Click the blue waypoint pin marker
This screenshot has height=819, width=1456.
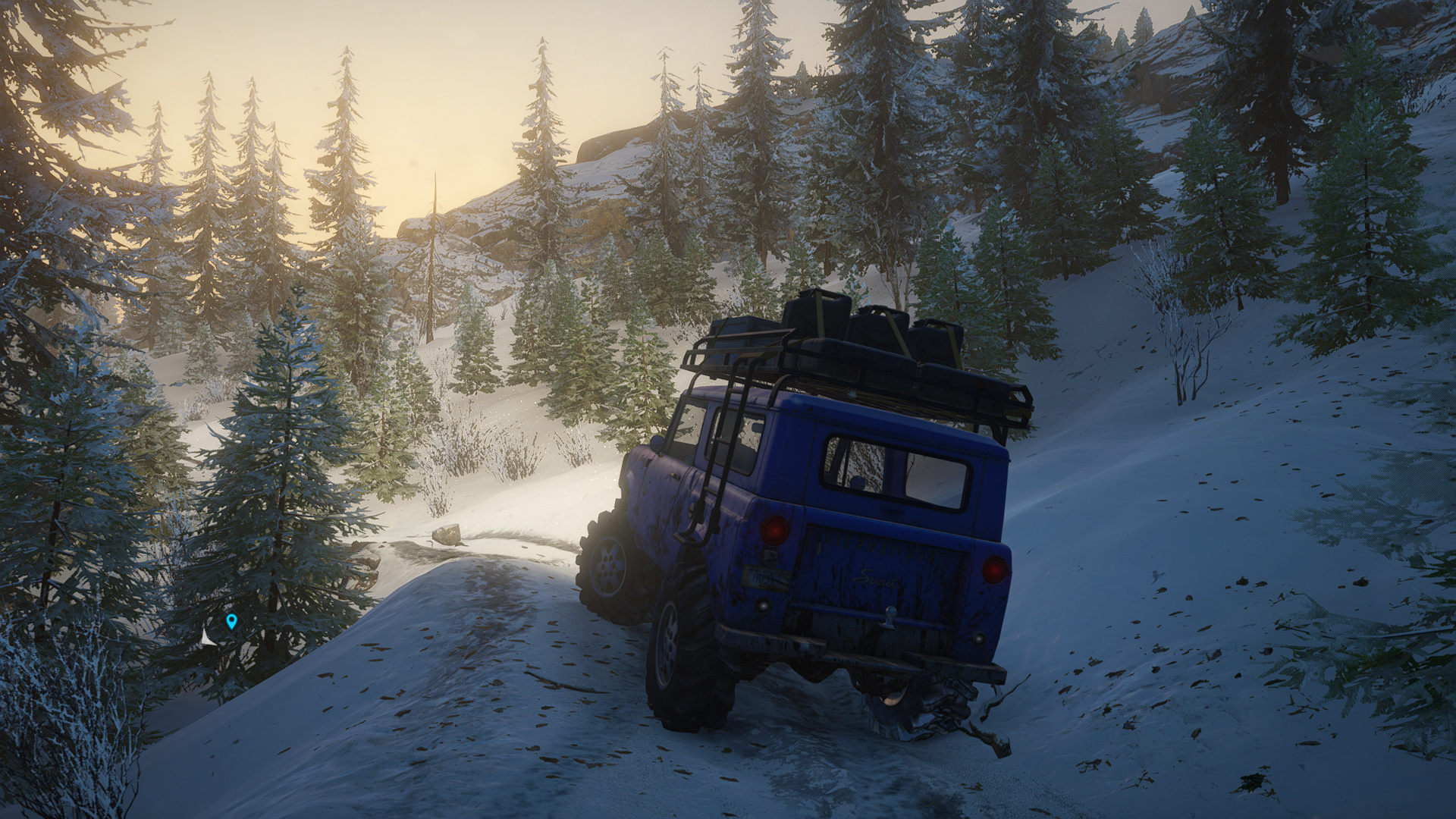click(x=231, y=622)
